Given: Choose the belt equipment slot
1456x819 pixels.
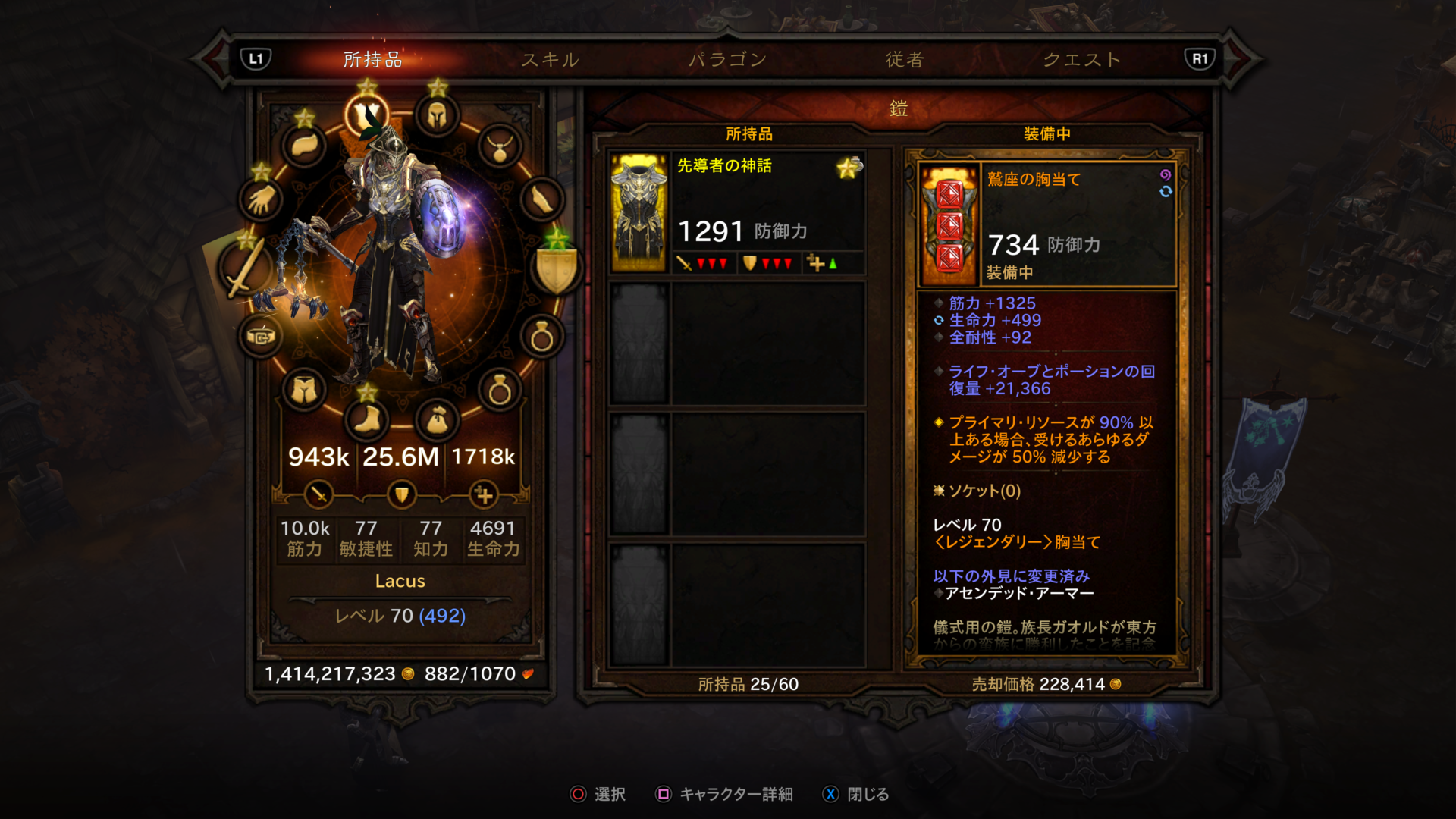Looking at the screenshot, I should (x=261, y=336).
